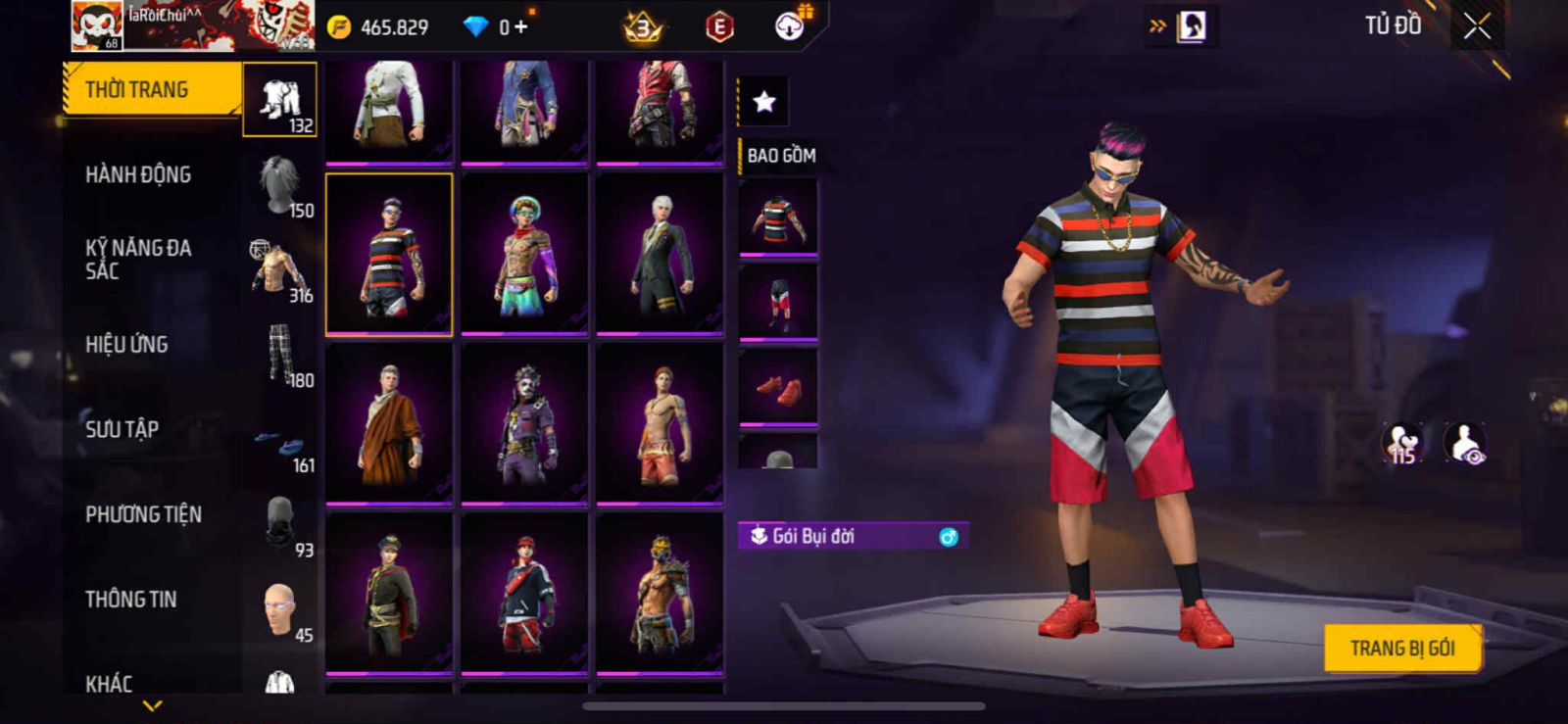Image resolution: width=1568 pixels, height=724 pixels.
Task: Switch to Kỹ Năng Đa Sắc tab
Action: (138, 260)
